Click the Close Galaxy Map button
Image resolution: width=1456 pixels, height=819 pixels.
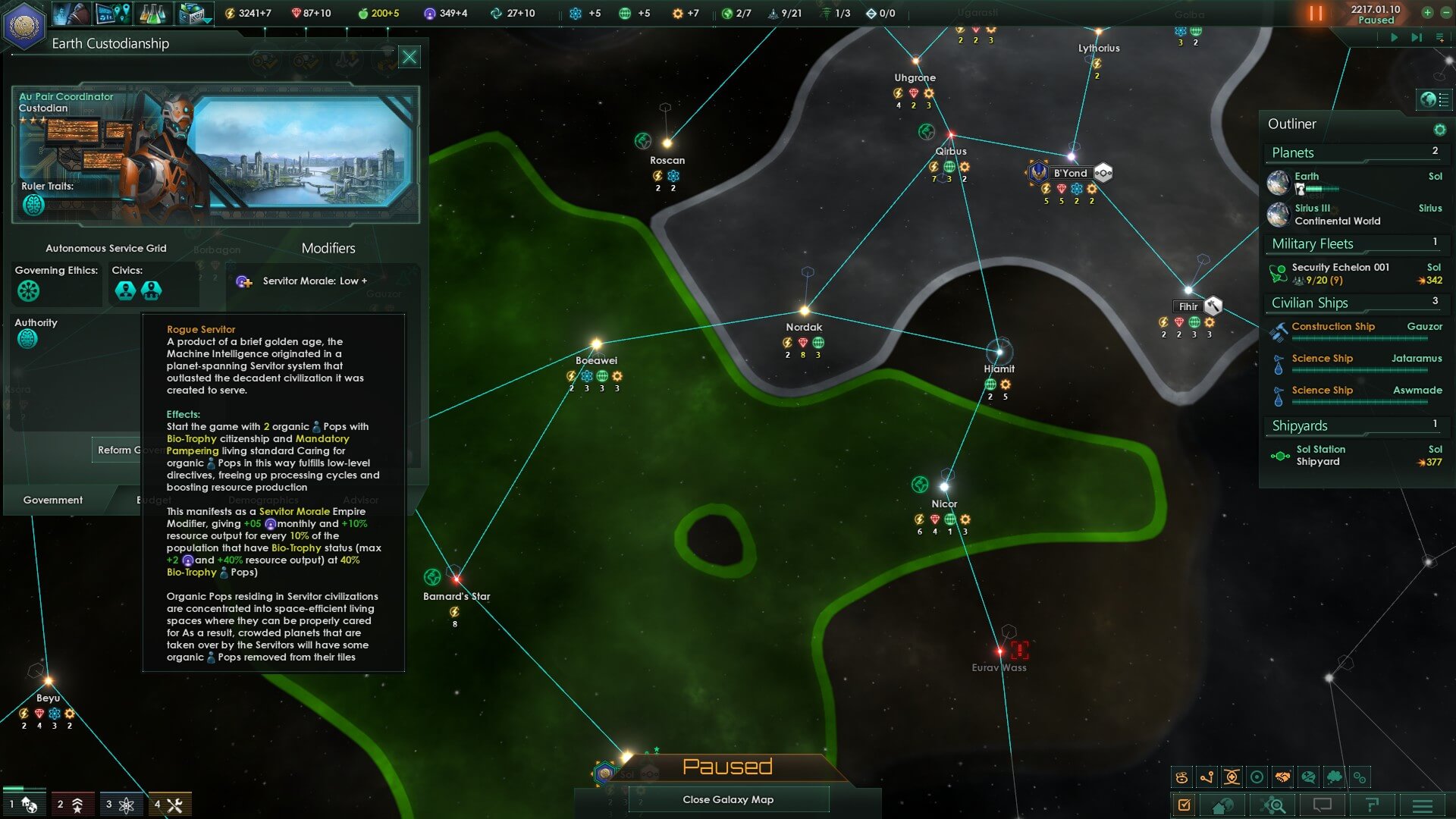click(728, 799)
